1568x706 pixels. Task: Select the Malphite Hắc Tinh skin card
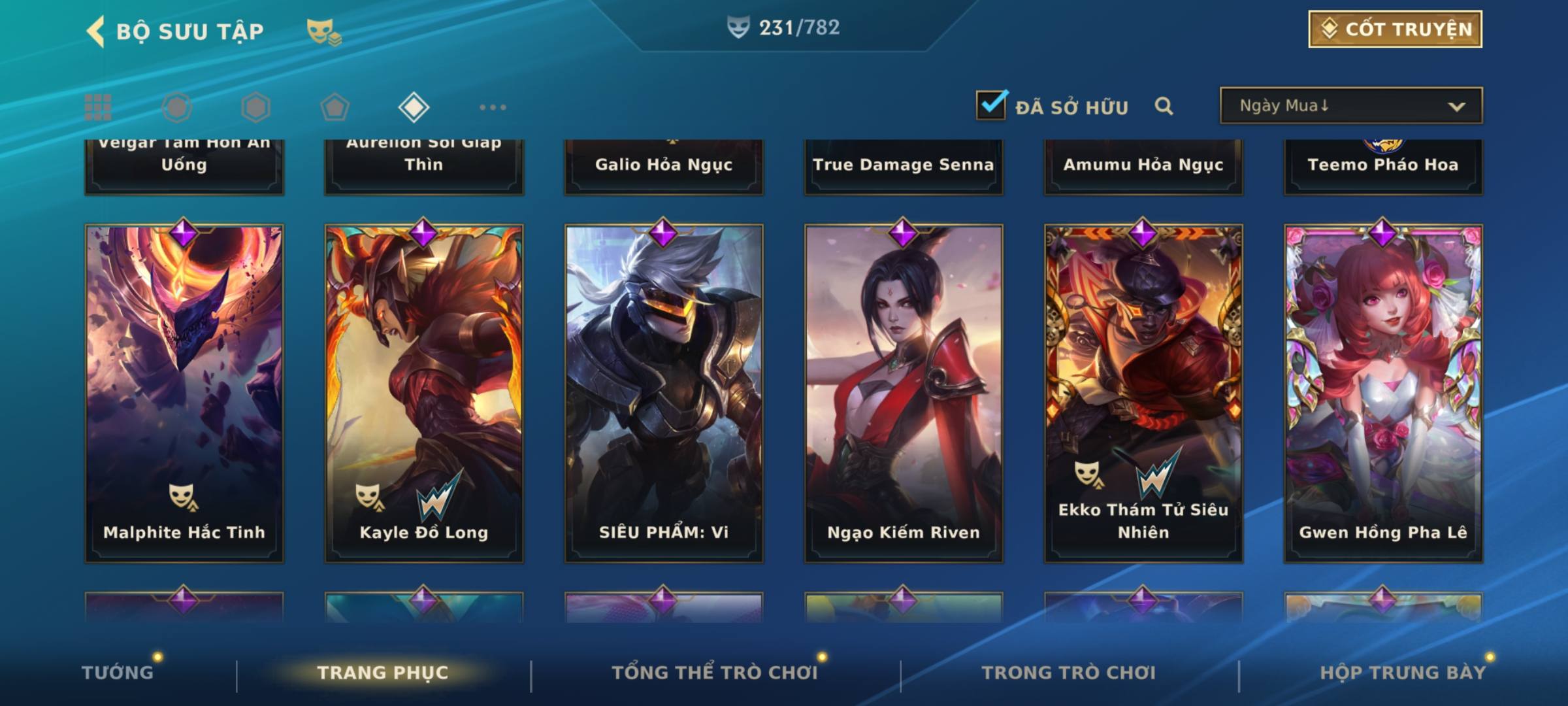(x=184, y=392)
